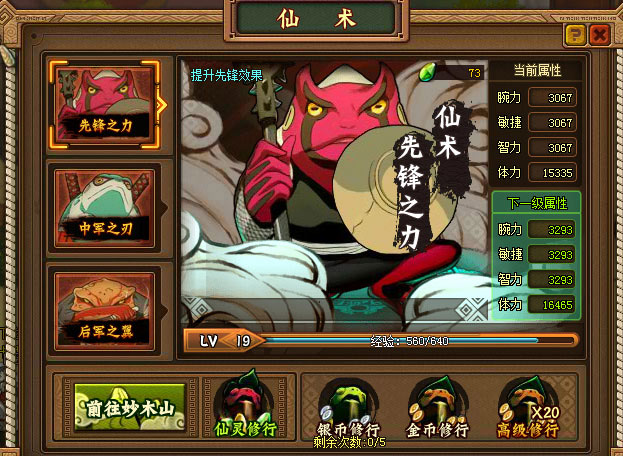
Task: Open the yellow question mark help button
Action: click(x=575, y=36)
